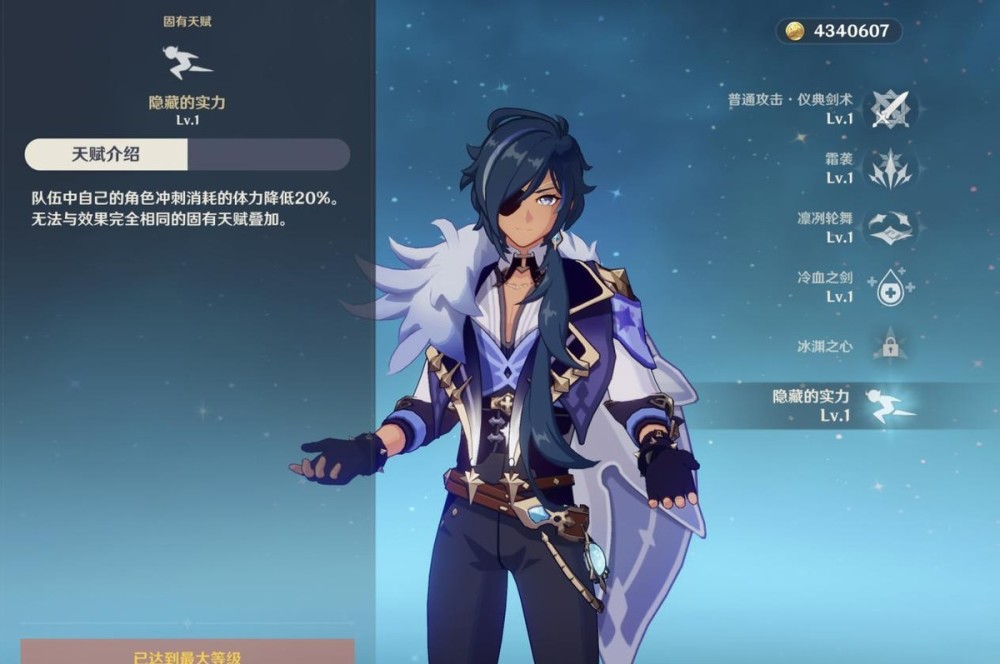Choose the 凛冽轮舞 burst talent
Viewport: 1000px width, 664px height.
[888, 228]
